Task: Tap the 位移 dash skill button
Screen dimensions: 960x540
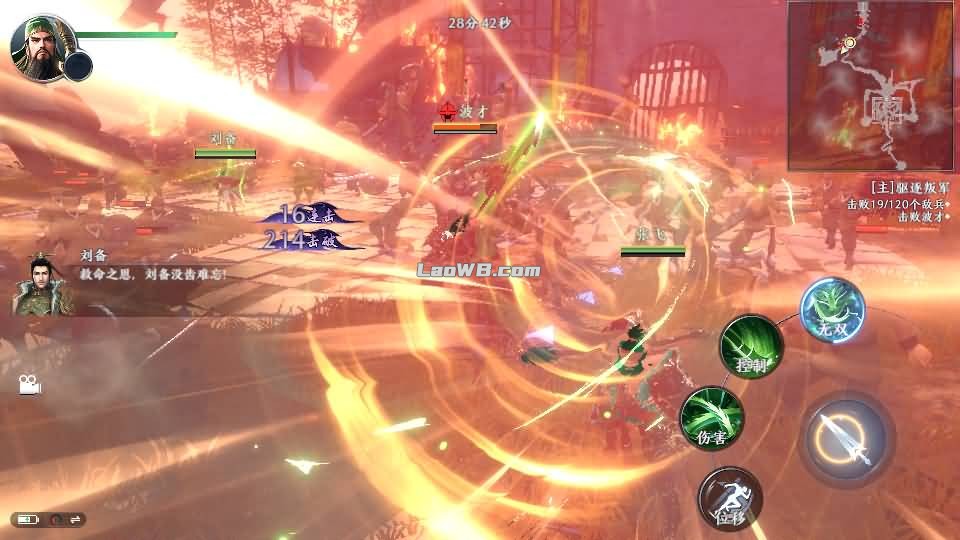Action: tap(730, 498)
